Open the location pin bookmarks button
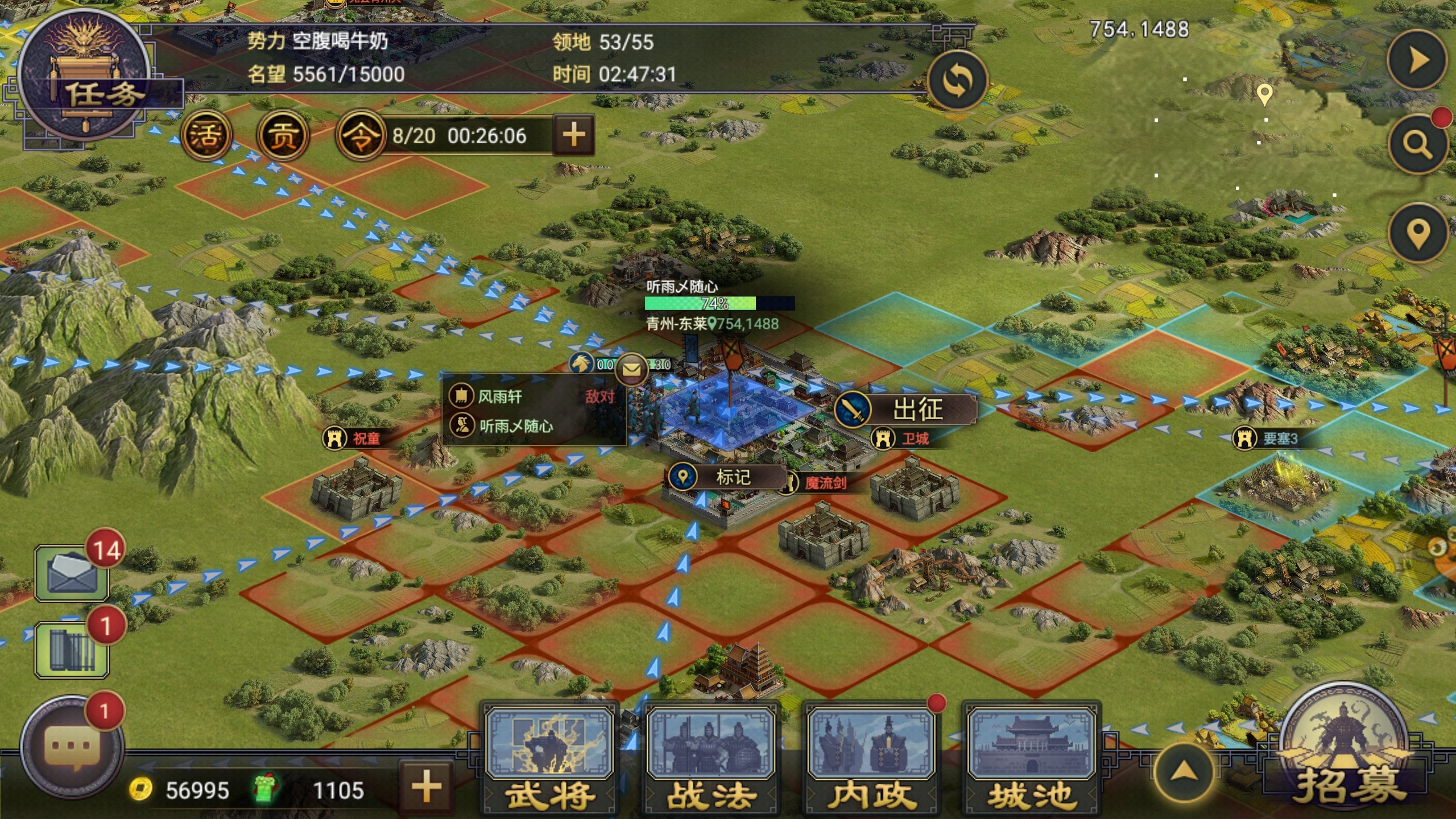Screen dimensions: 1456x819 (1417, 233)
